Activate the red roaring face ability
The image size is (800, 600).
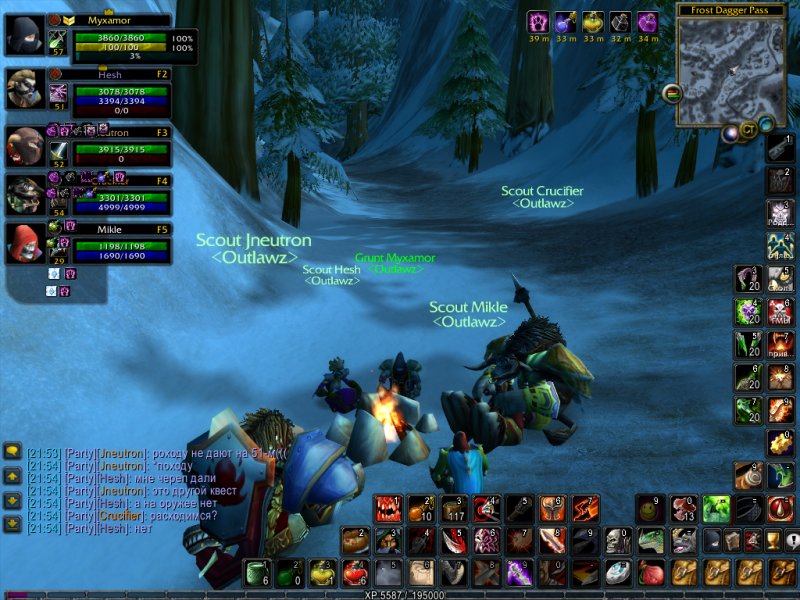pyautogui.click(x=388, y=509)
